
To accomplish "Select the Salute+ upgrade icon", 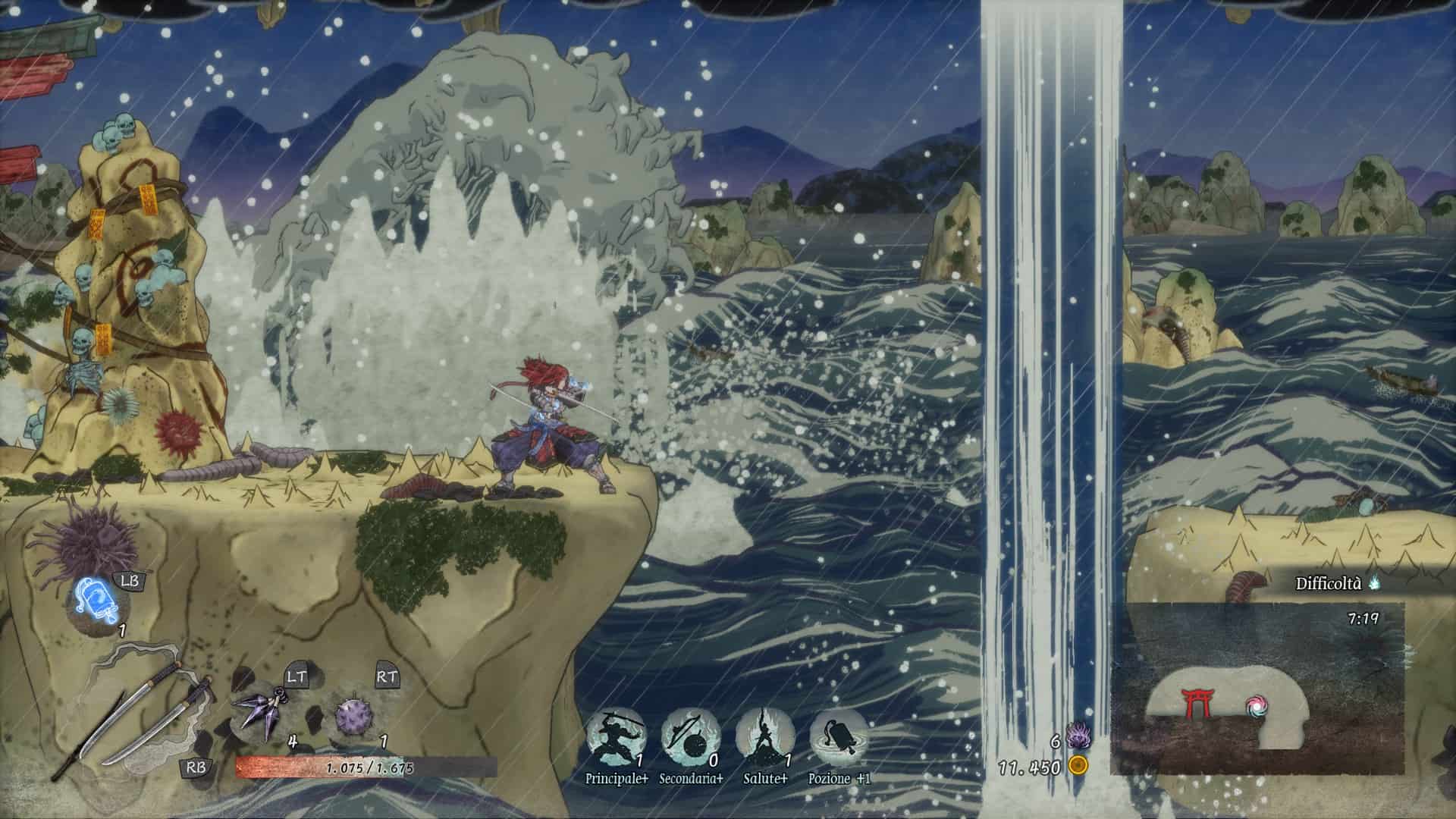I will click(764, 737).
